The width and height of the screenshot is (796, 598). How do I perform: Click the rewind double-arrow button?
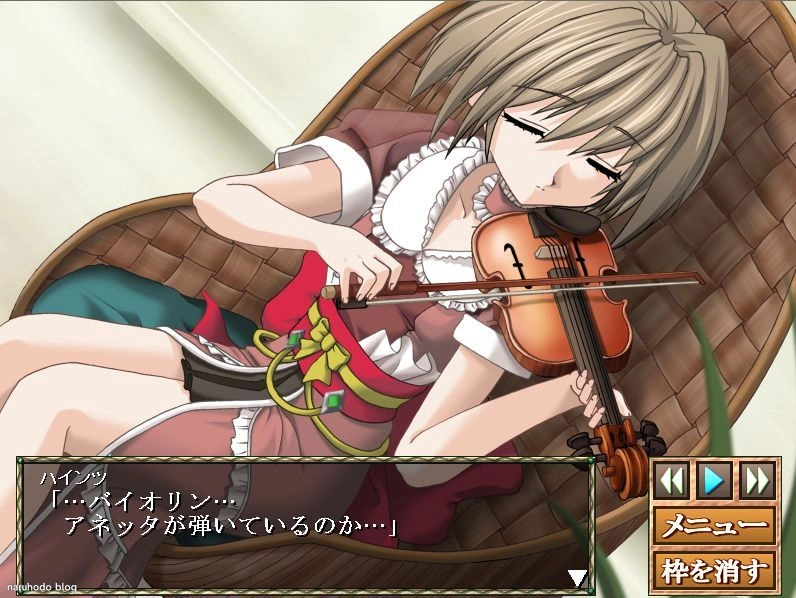point(671,480)
